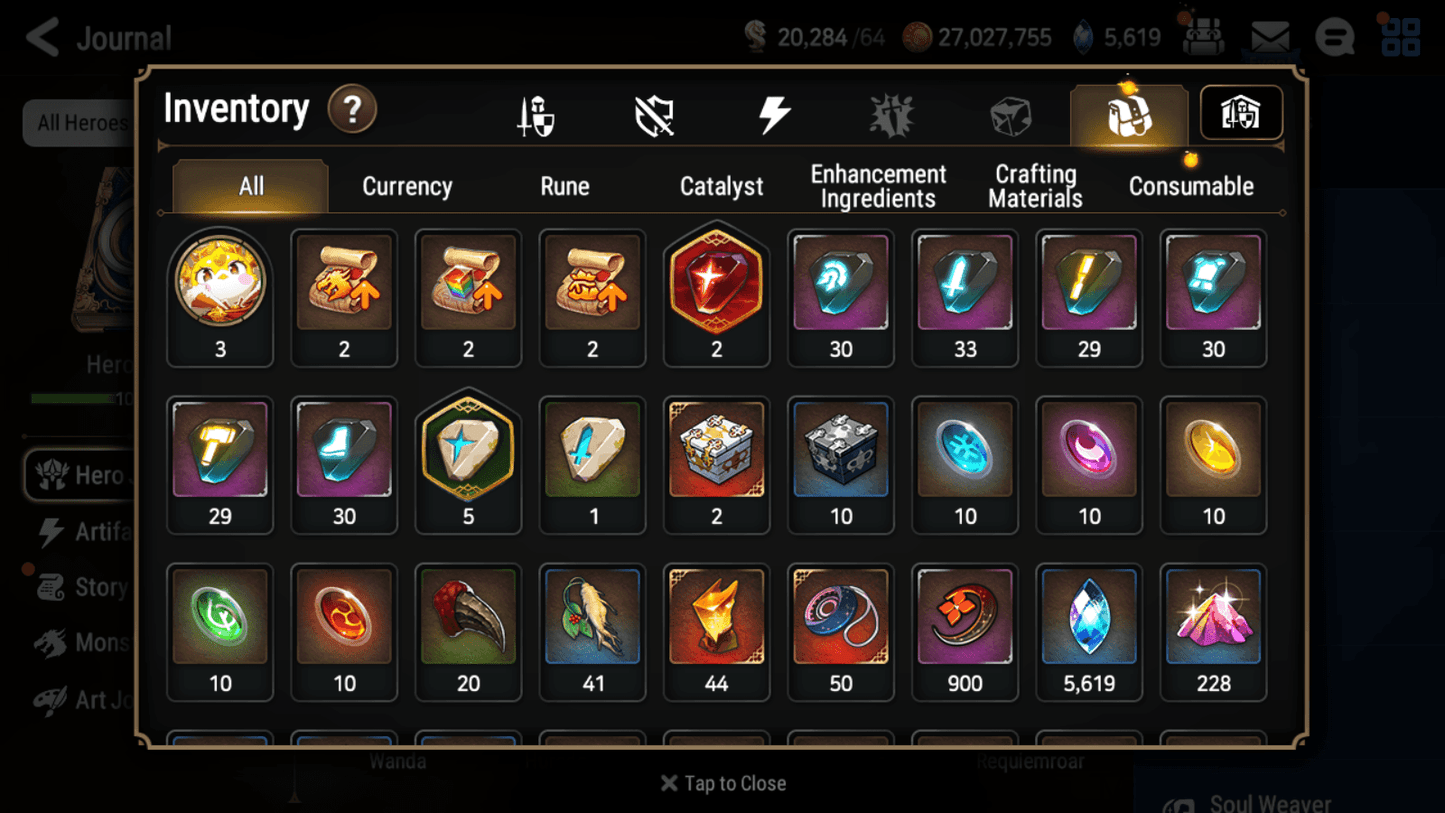Open the grid menu icon in top corner
The height and width of the screenshot is (813, 1445).
1399,37
